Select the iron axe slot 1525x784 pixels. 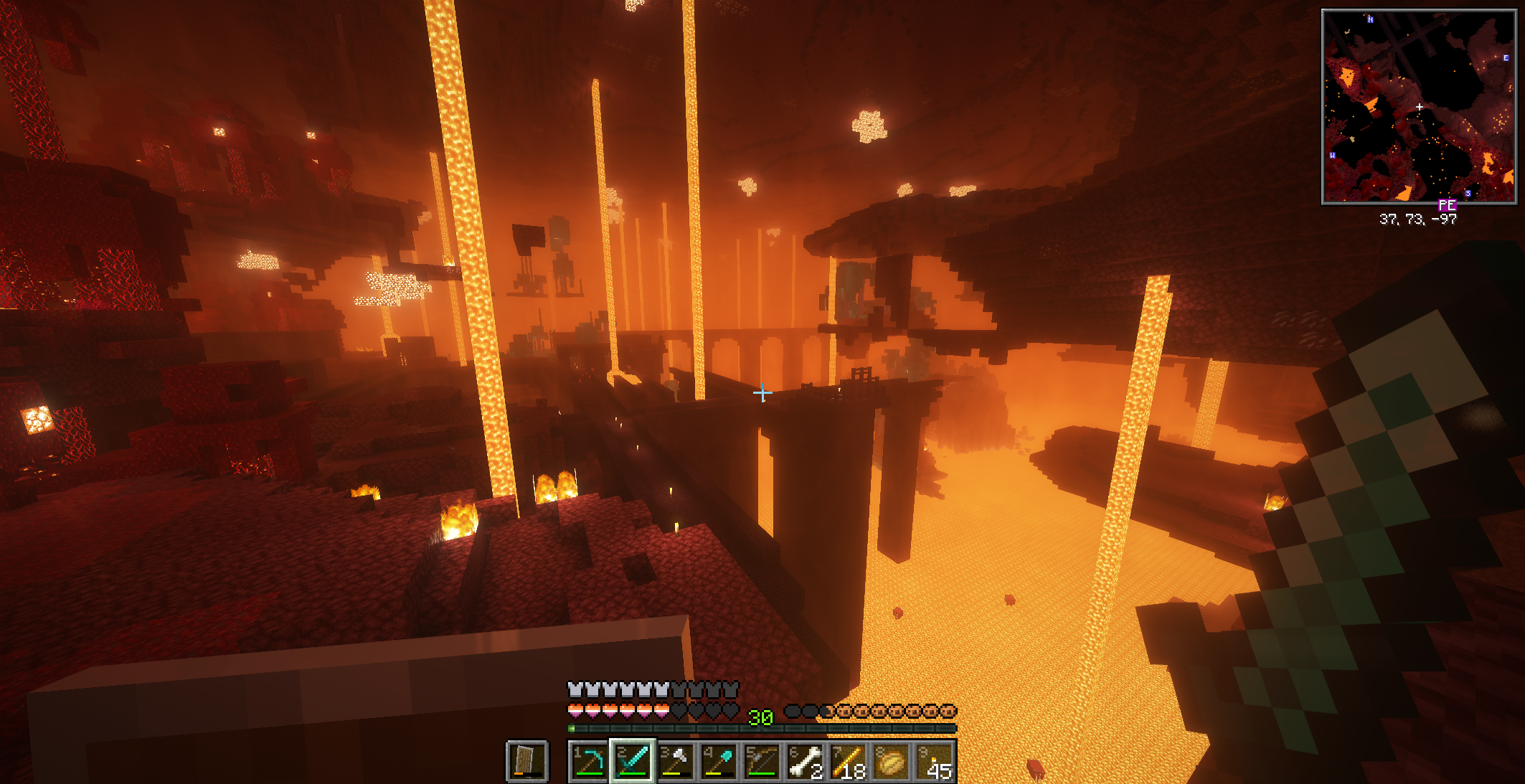pyautogui.click(x=675, y=762)
